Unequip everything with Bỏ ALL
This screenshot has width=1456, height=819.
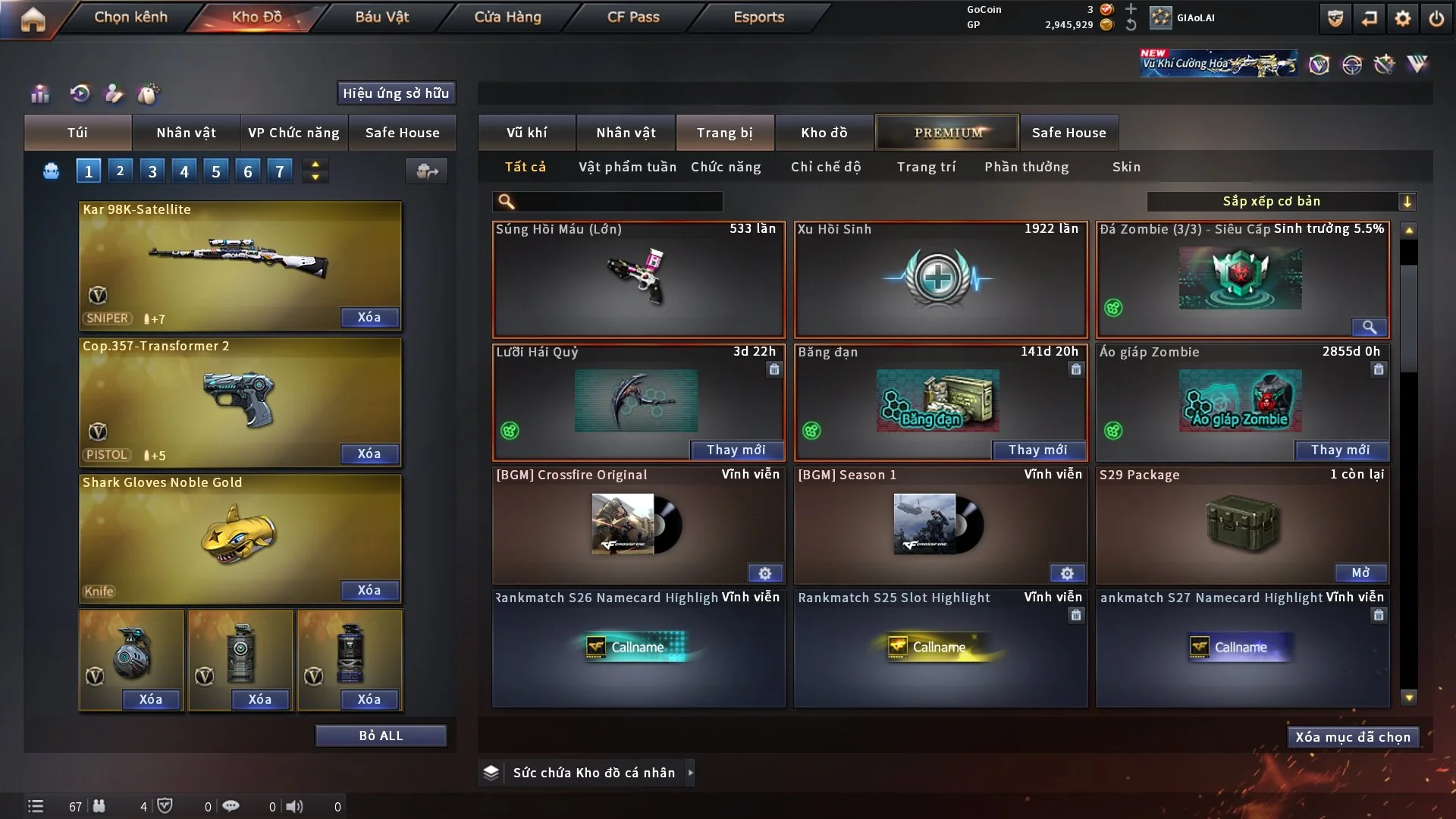pyautogui.click(x=381, y=736)
